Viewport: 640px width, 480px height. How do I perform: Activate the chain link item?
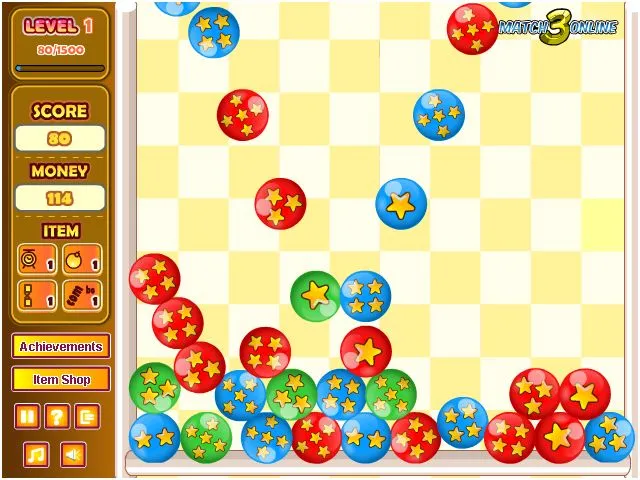(x=31, y=295)
